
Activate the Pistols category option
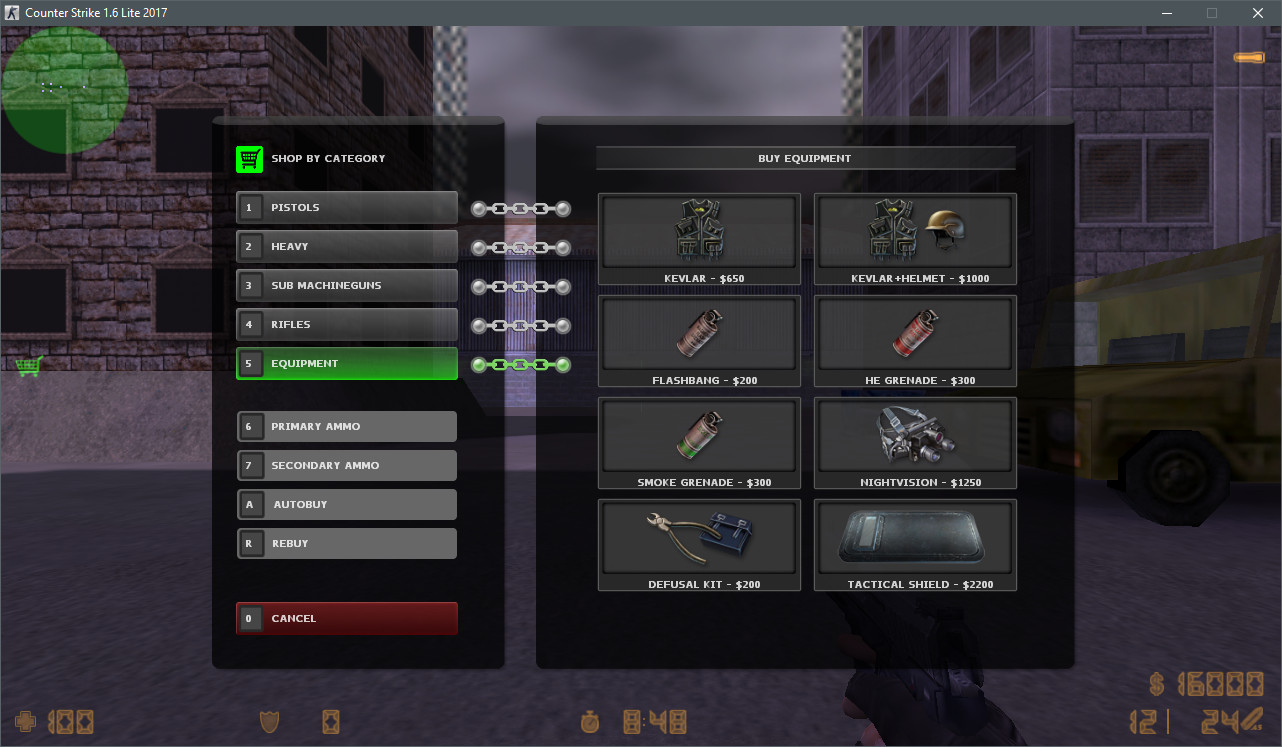346,207
